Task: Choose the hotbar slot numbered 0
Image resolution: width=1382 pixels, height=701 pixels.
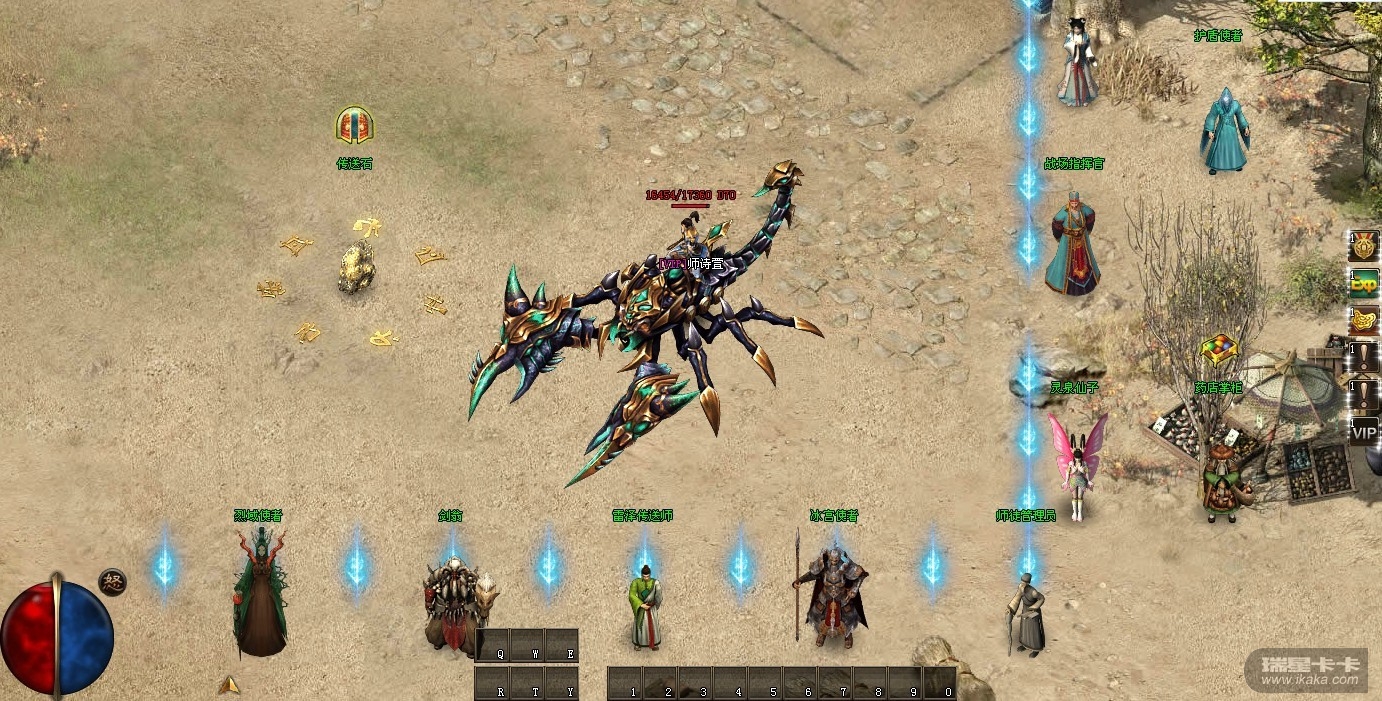Action: (x=939, y=684)
